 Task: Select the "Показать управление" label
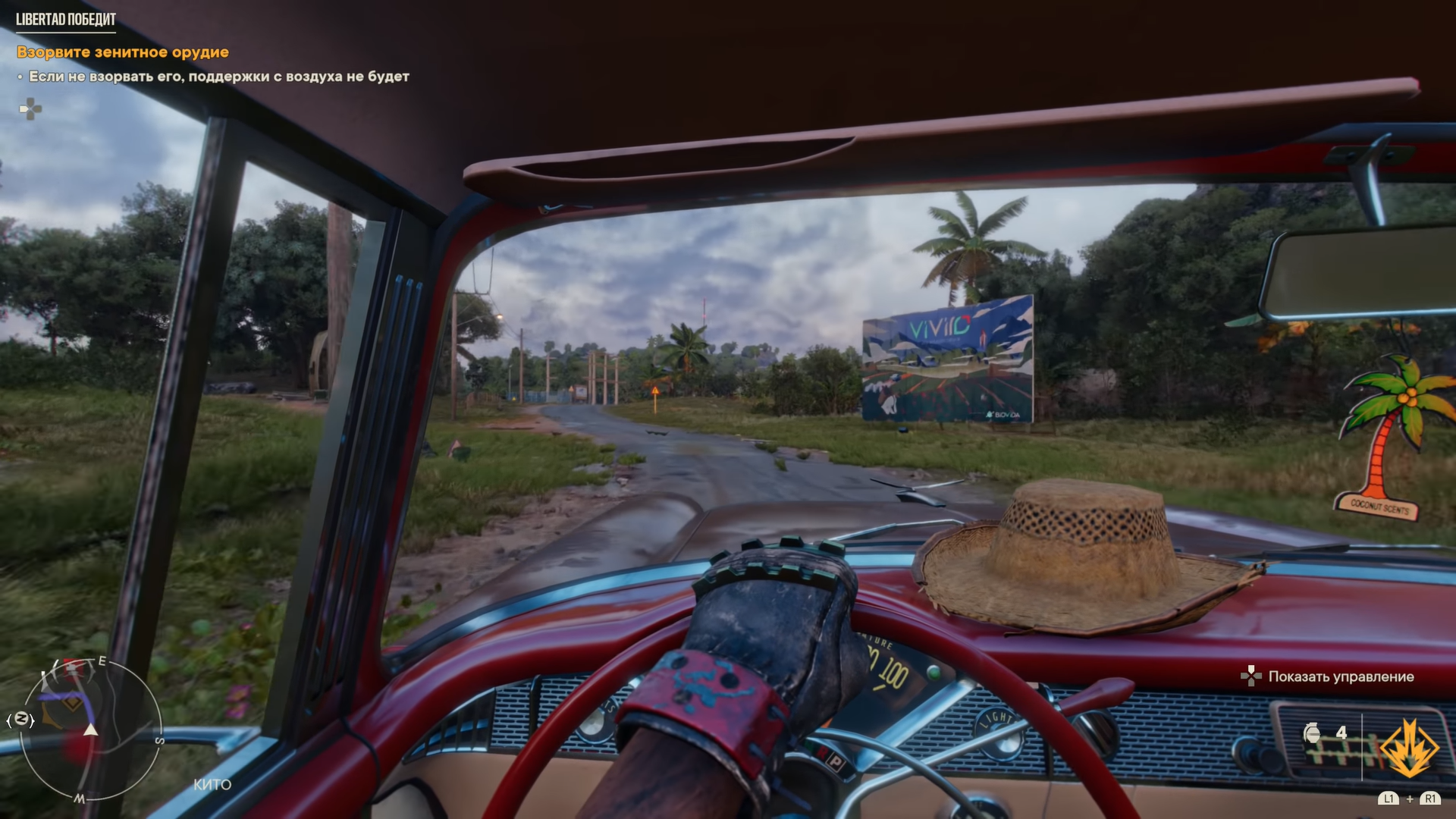[x=1341, y=676]
